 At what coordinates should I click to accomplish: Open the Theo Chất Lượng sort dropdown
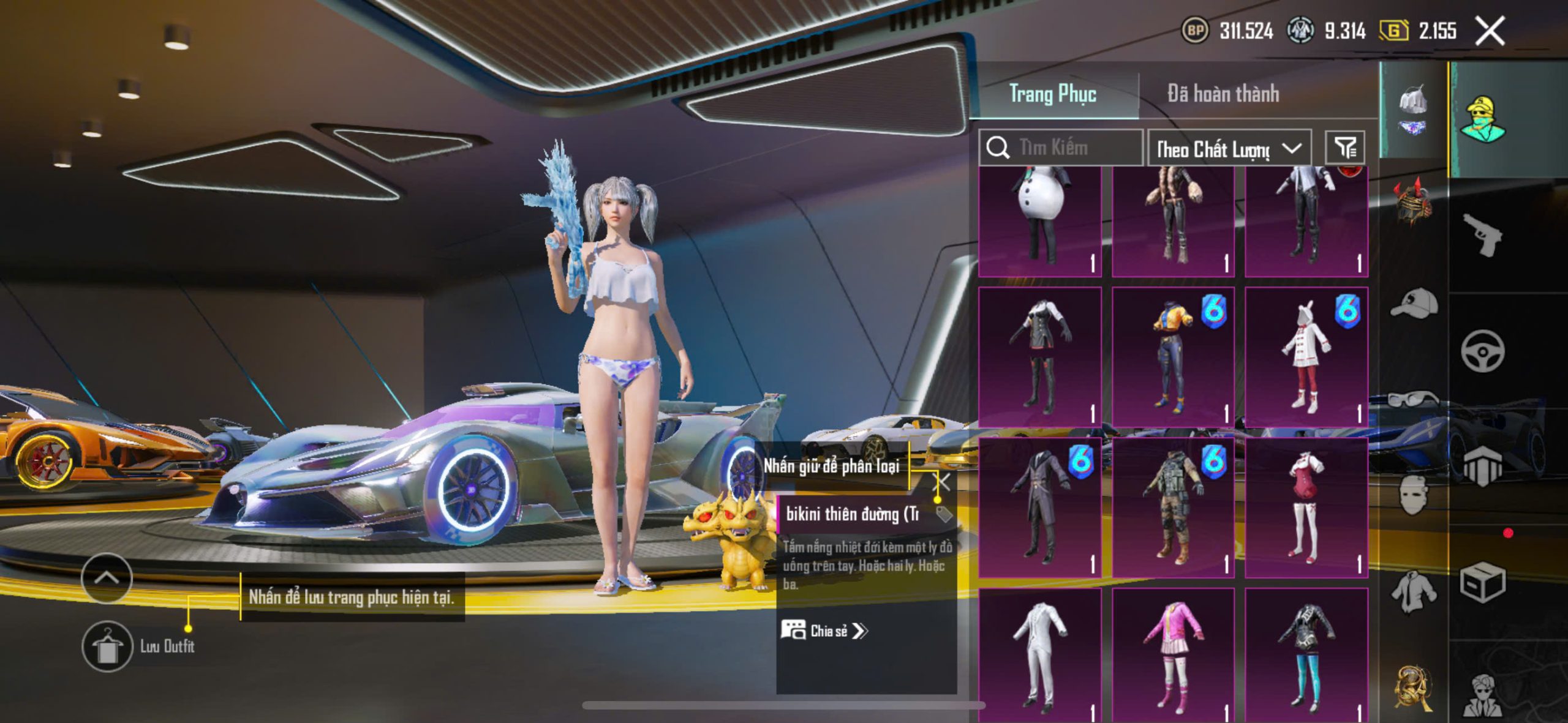point(1229,148)
